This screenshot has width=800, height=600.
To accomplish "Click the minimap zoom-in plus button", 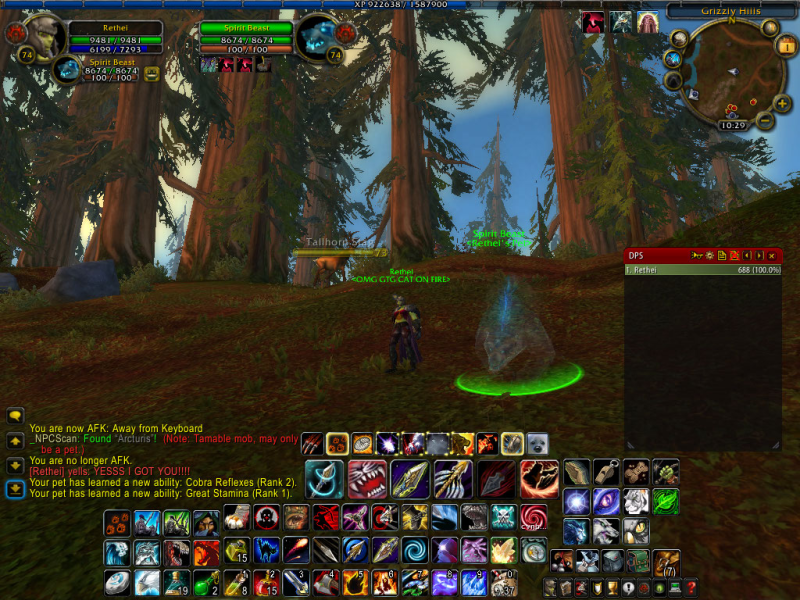I will [x=782, y=103].
